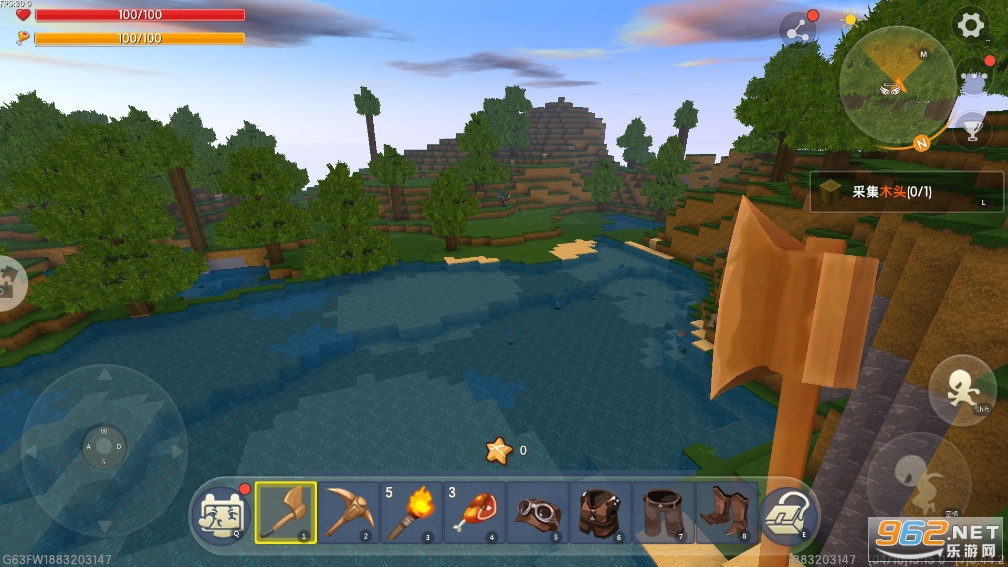The image size is (1008, 567).
Task: Open the trophy achievements icon
Action: pos(971,127)
